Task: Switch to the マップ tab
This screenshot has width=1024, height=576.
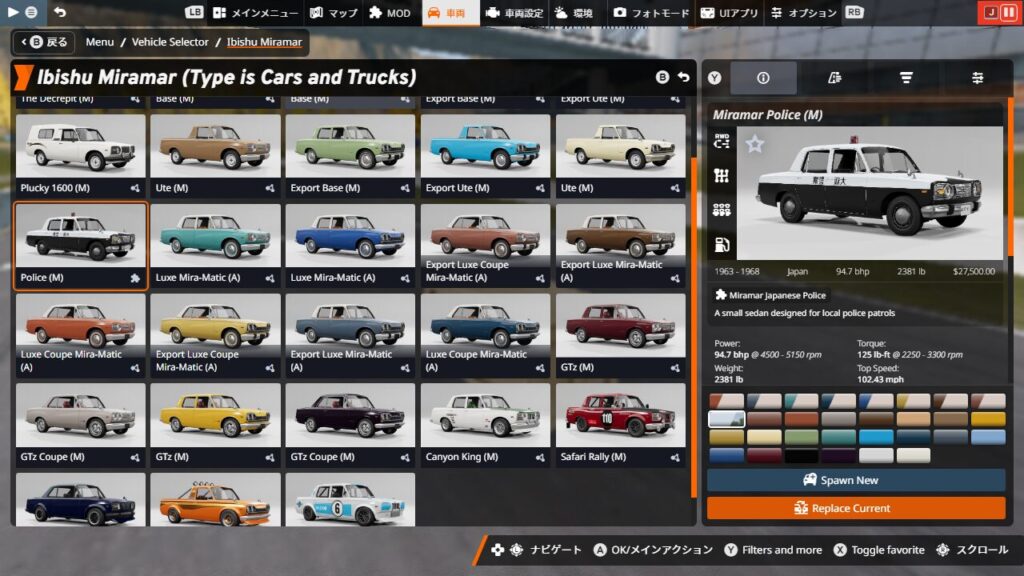Action: coord(334,13)
